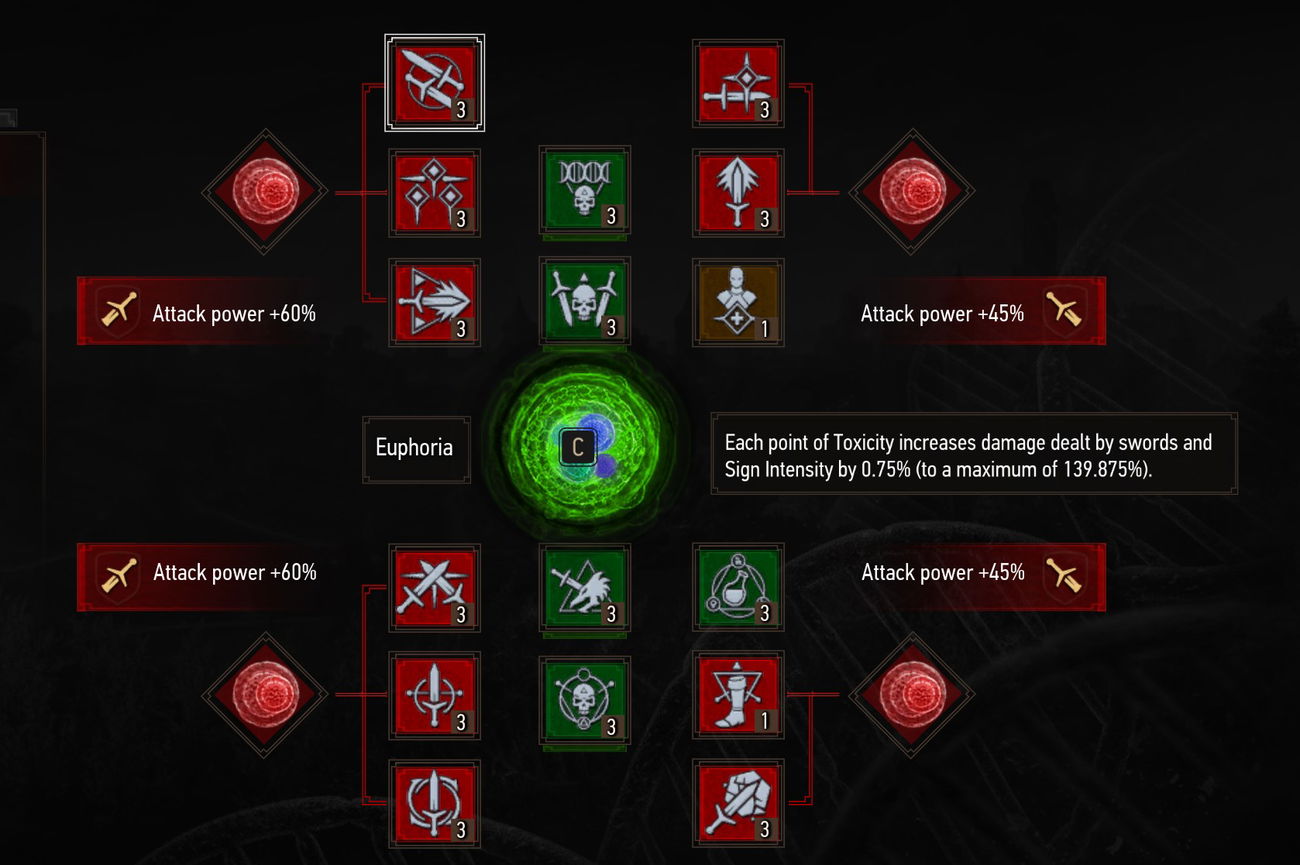Select the upper-left red mutagen diamond slot

[x=263, y=190]
